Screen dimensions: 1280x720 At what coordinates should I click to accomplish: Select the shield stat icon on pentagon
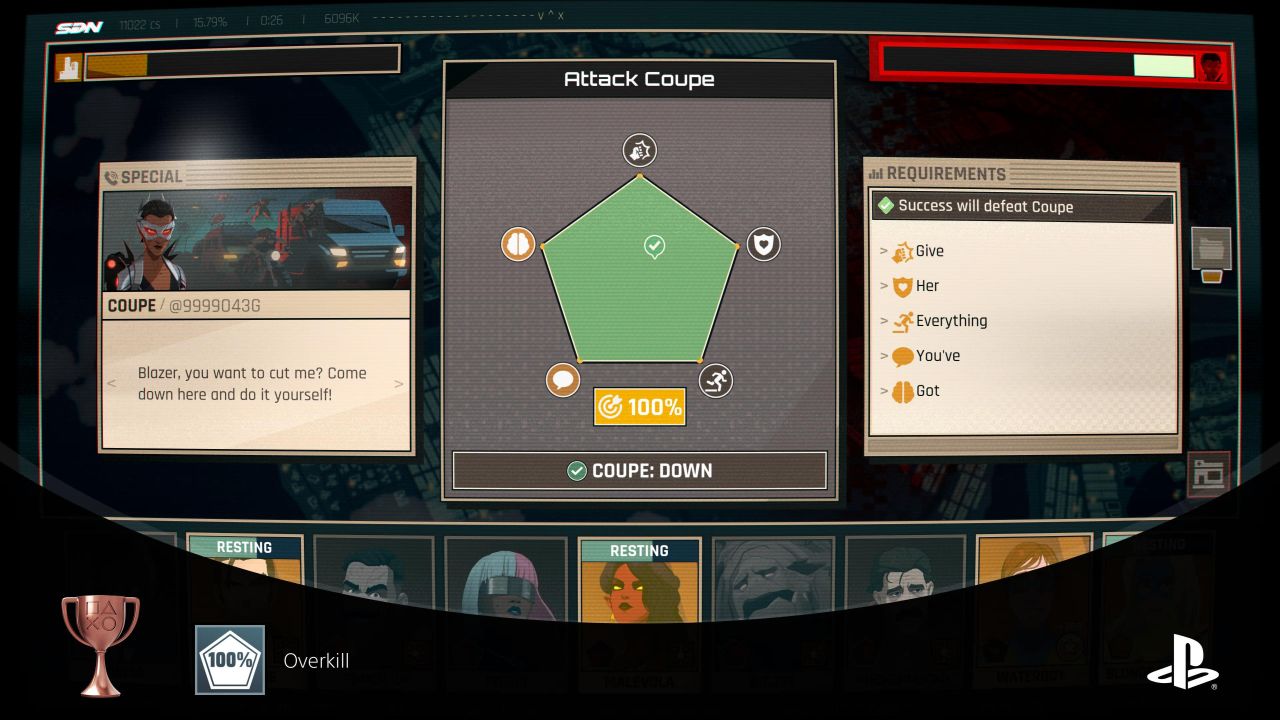(x=763, y=244)
